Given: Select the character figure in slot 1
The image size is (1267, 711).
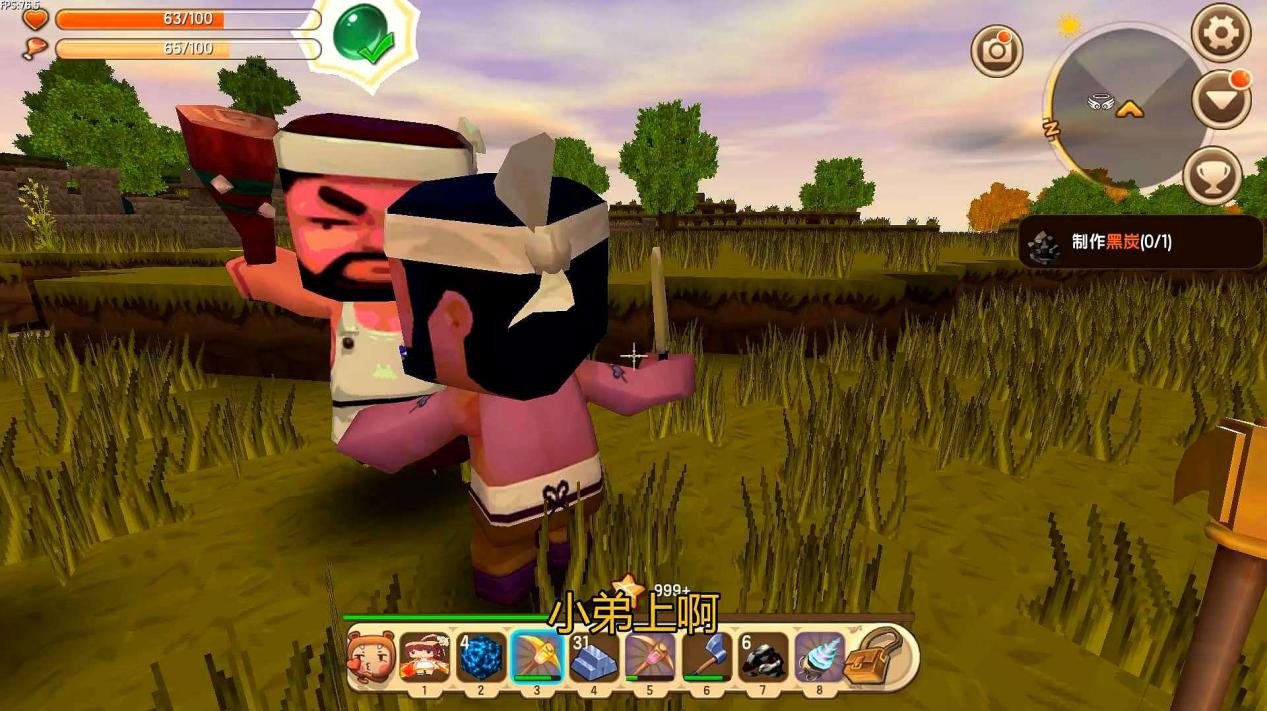Looking at the screenshot, I should tap(424, 657).
